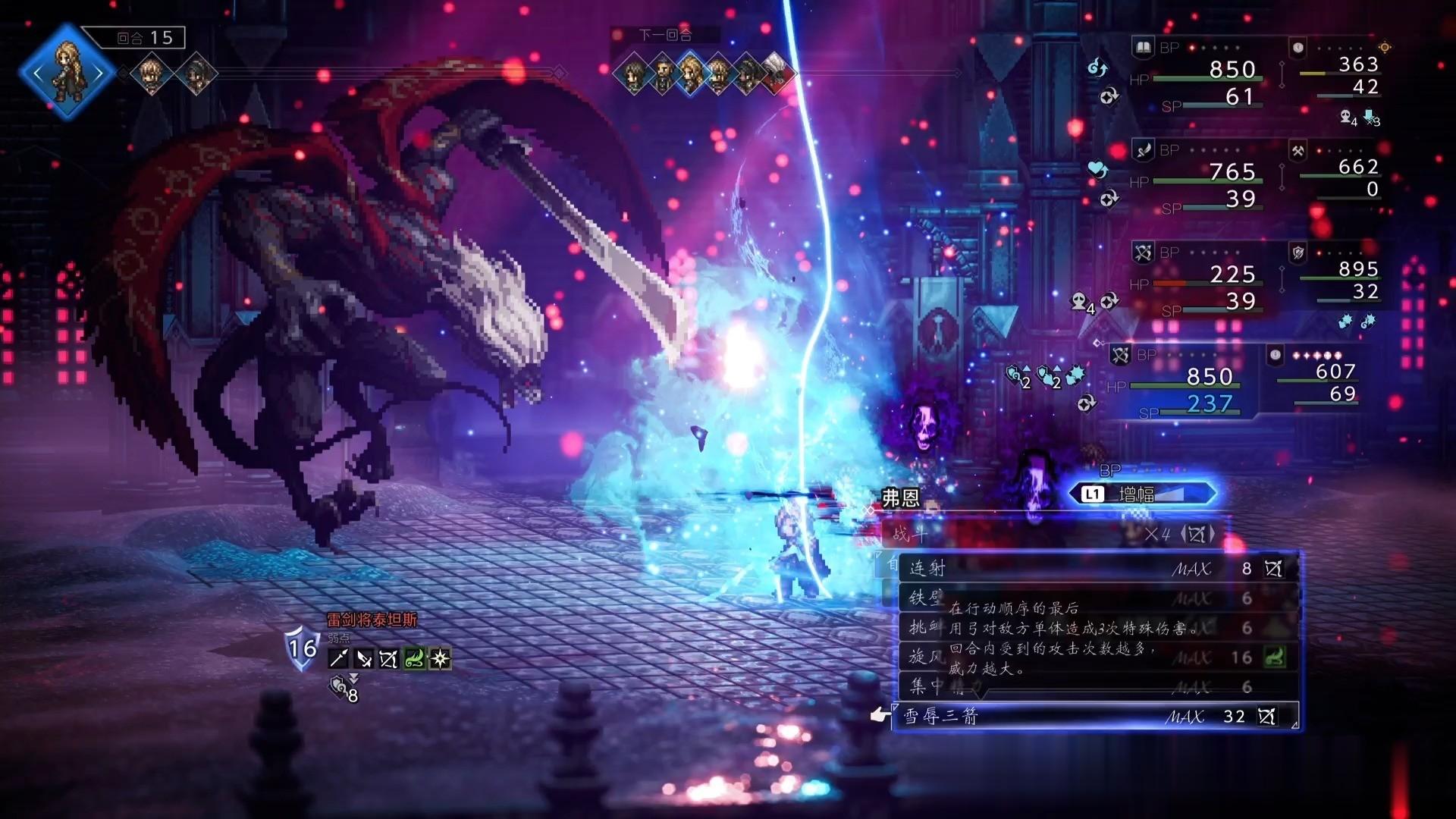This screenshot has height=819, width=1456.
Task: Click the spear weakness icon
Action: point(338,659)
